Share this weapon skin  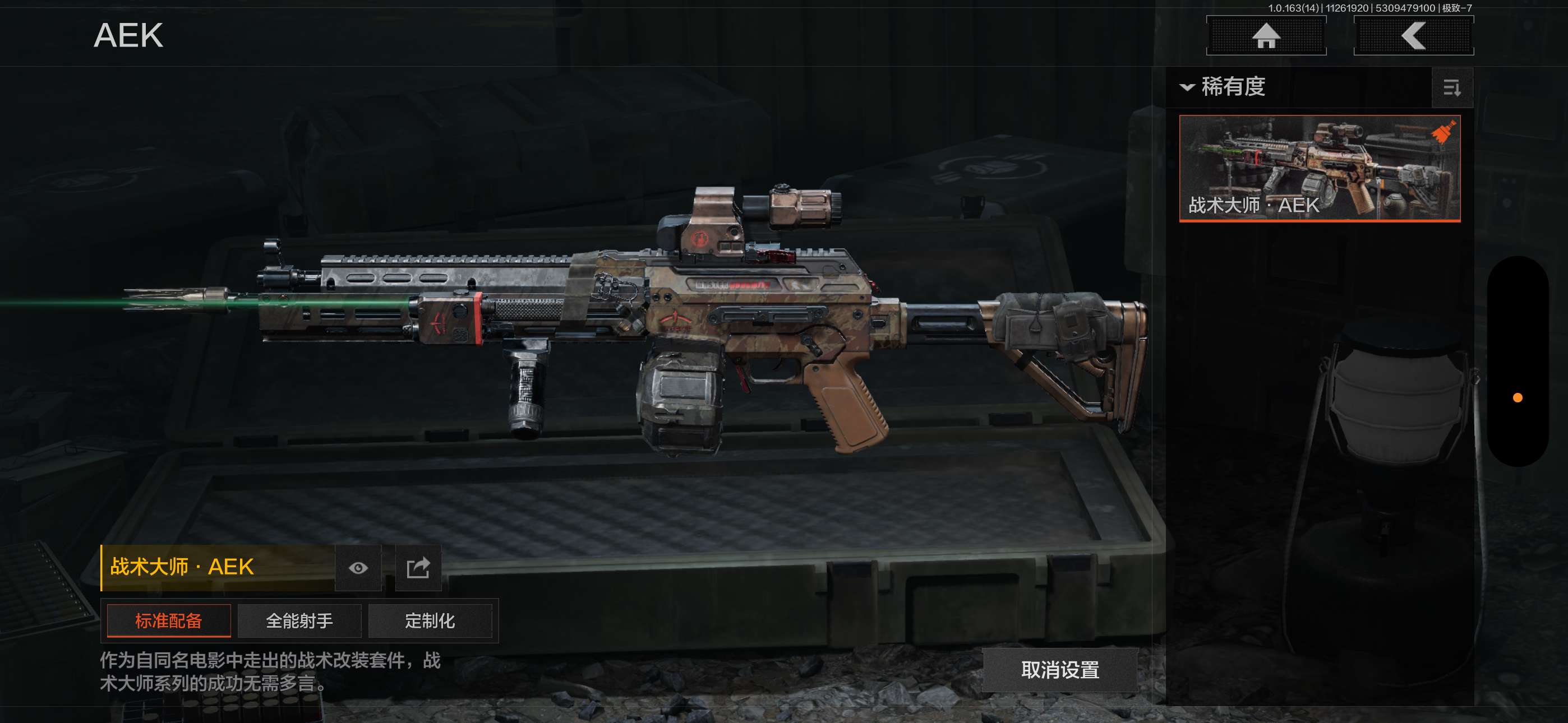point(418,568)
